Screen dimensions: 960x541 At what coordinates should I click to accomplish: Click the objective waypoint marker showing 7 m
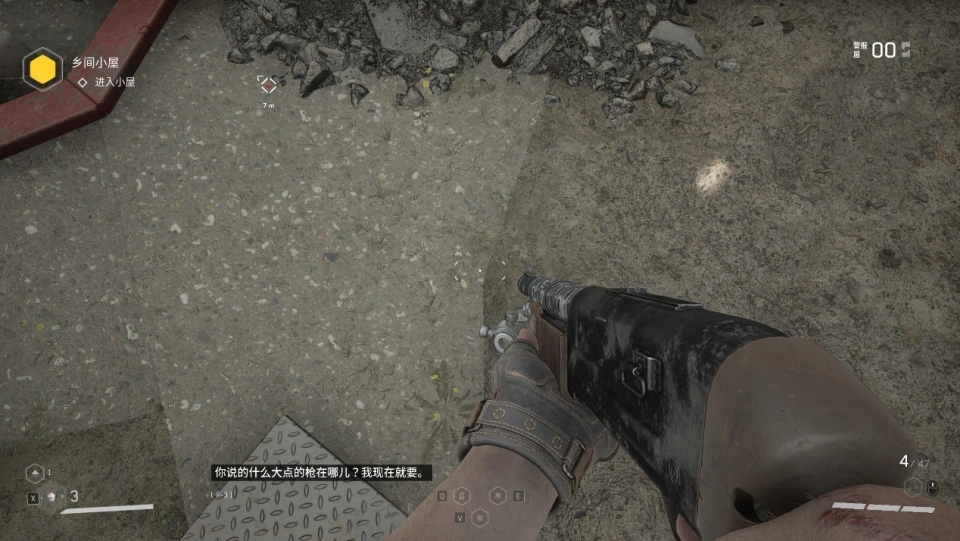coord(267,85)
